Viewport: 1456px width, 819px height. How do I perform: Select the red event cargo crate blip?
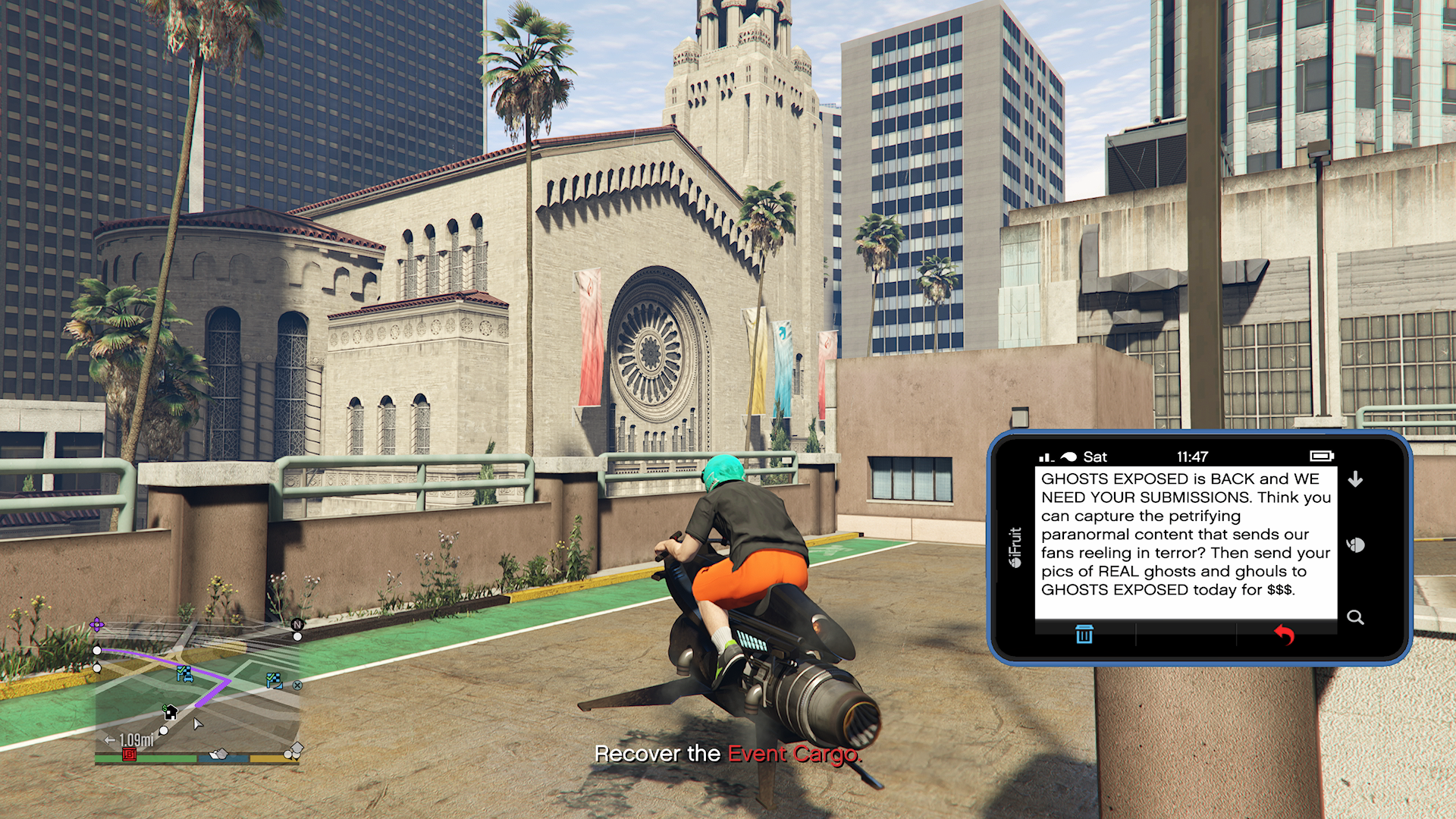[x=130, y=754]
